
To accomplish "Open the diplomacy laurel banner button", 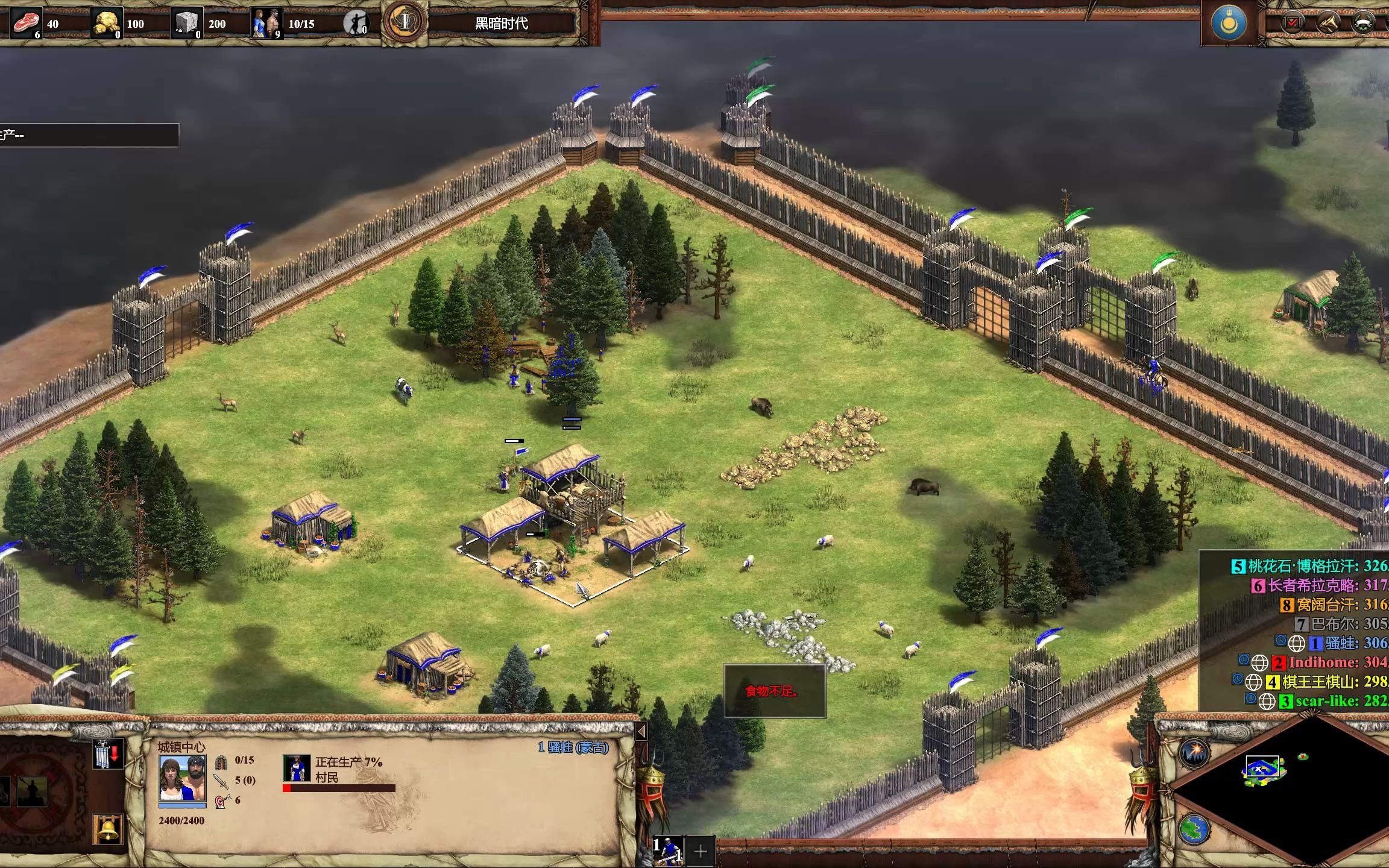I will pos(1363,23).
